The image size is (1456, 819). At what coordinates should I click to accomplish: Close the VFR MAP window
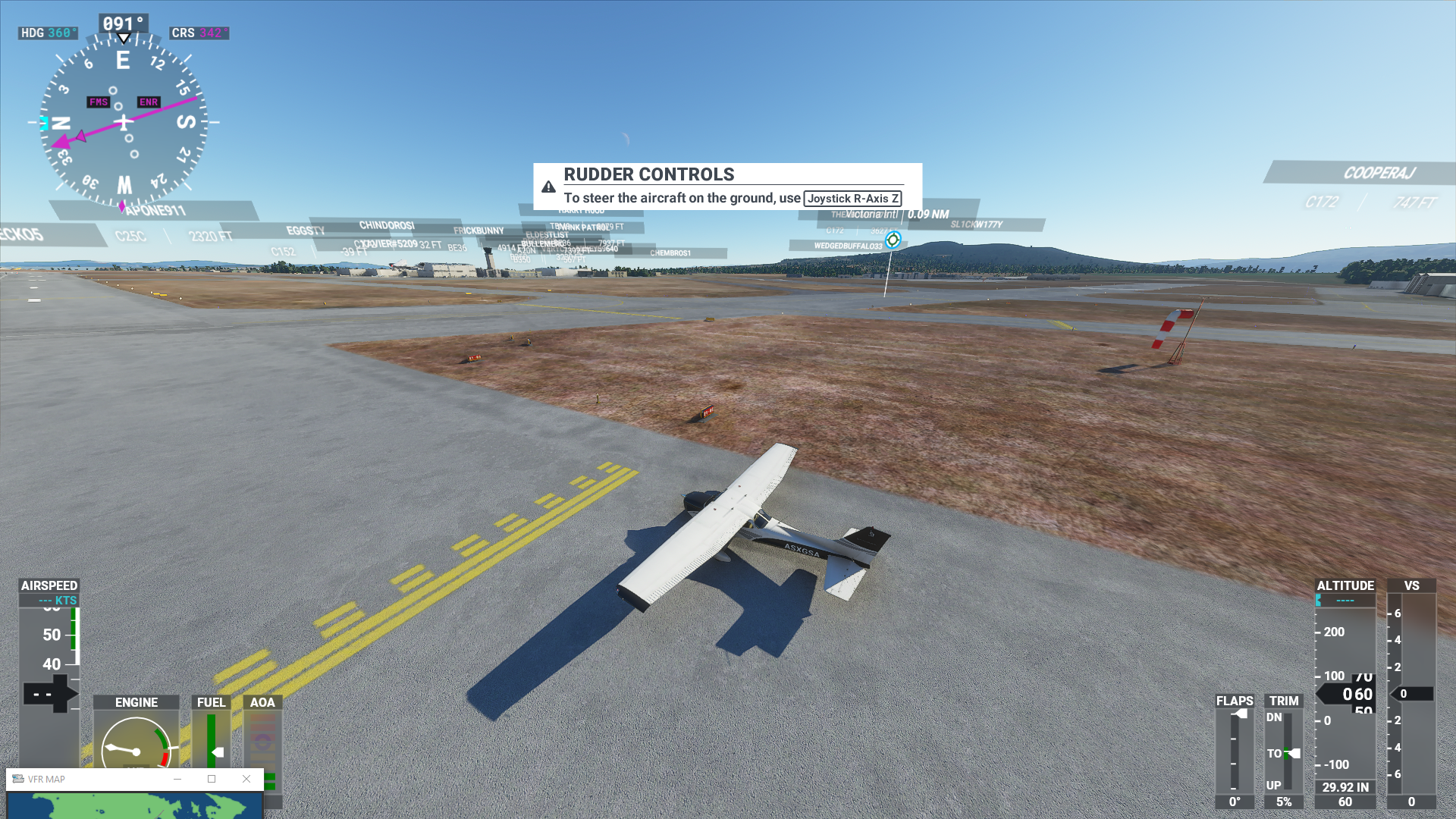point(246,779)
